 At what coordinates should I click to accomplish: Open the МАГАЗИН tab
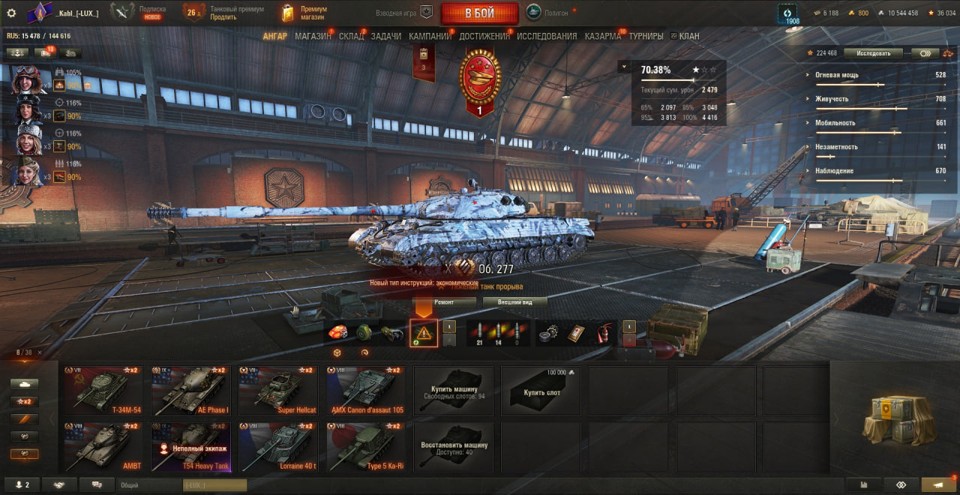(x=313, y=36)
